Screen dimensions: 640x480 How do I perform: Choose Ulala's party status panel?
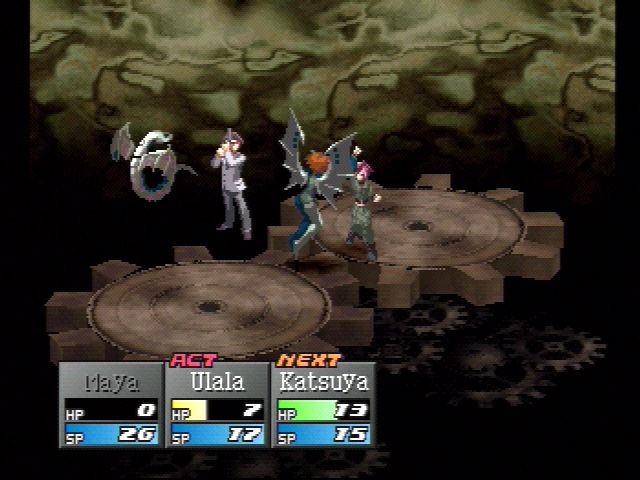tap(216, 404)
